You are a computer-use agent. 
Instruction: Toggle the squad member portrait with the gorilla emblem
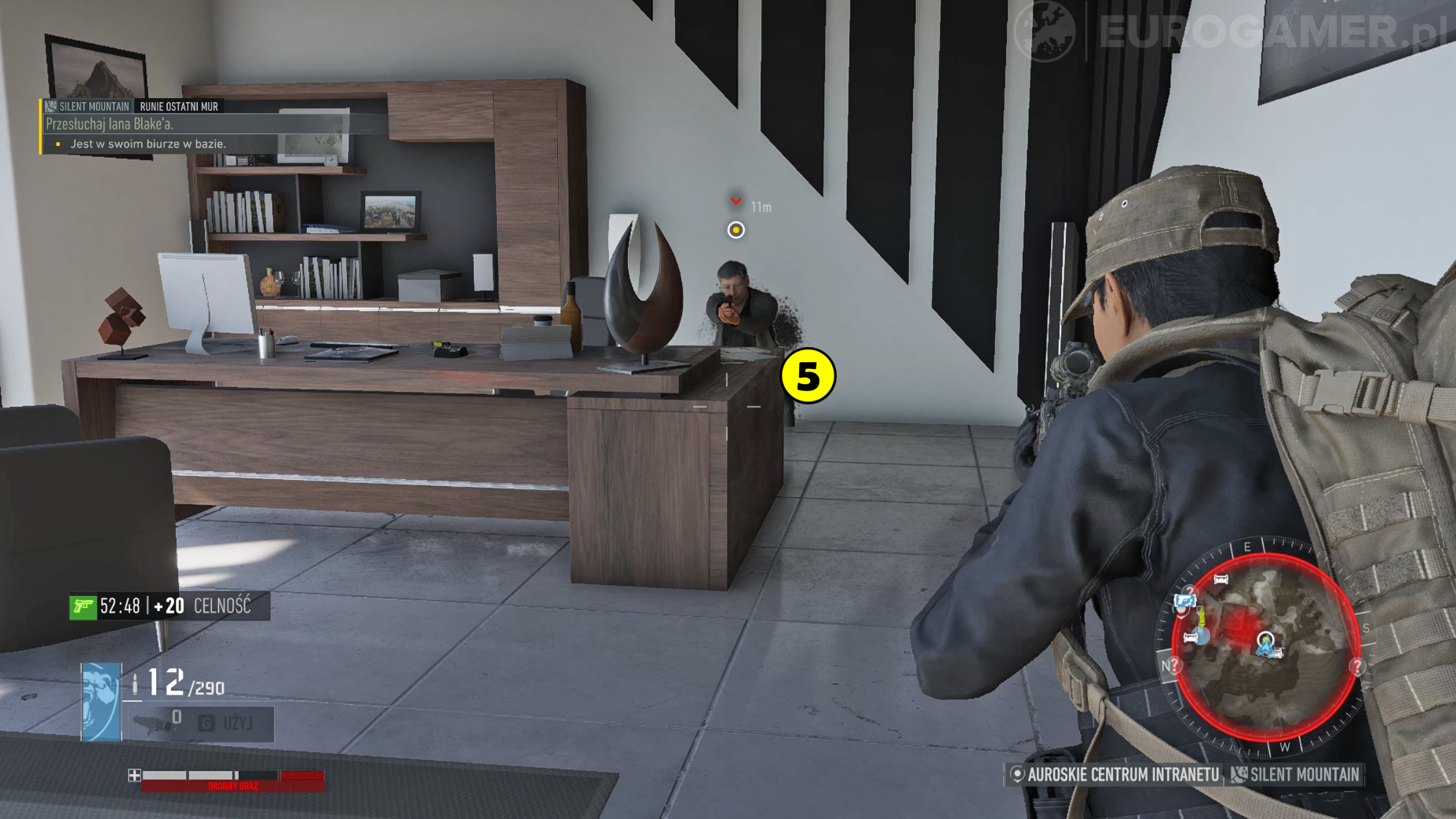click(100, 701)
